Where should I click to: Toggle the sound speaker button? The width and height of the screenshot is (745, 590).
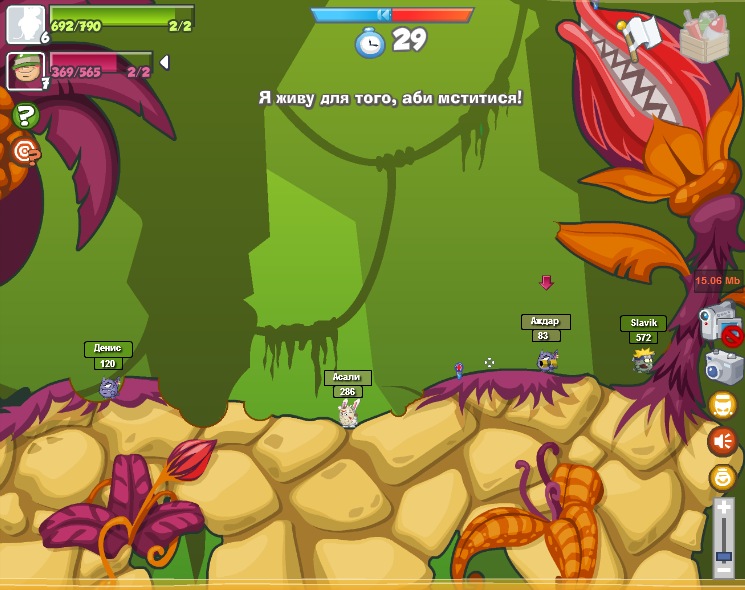coord(722,441)
